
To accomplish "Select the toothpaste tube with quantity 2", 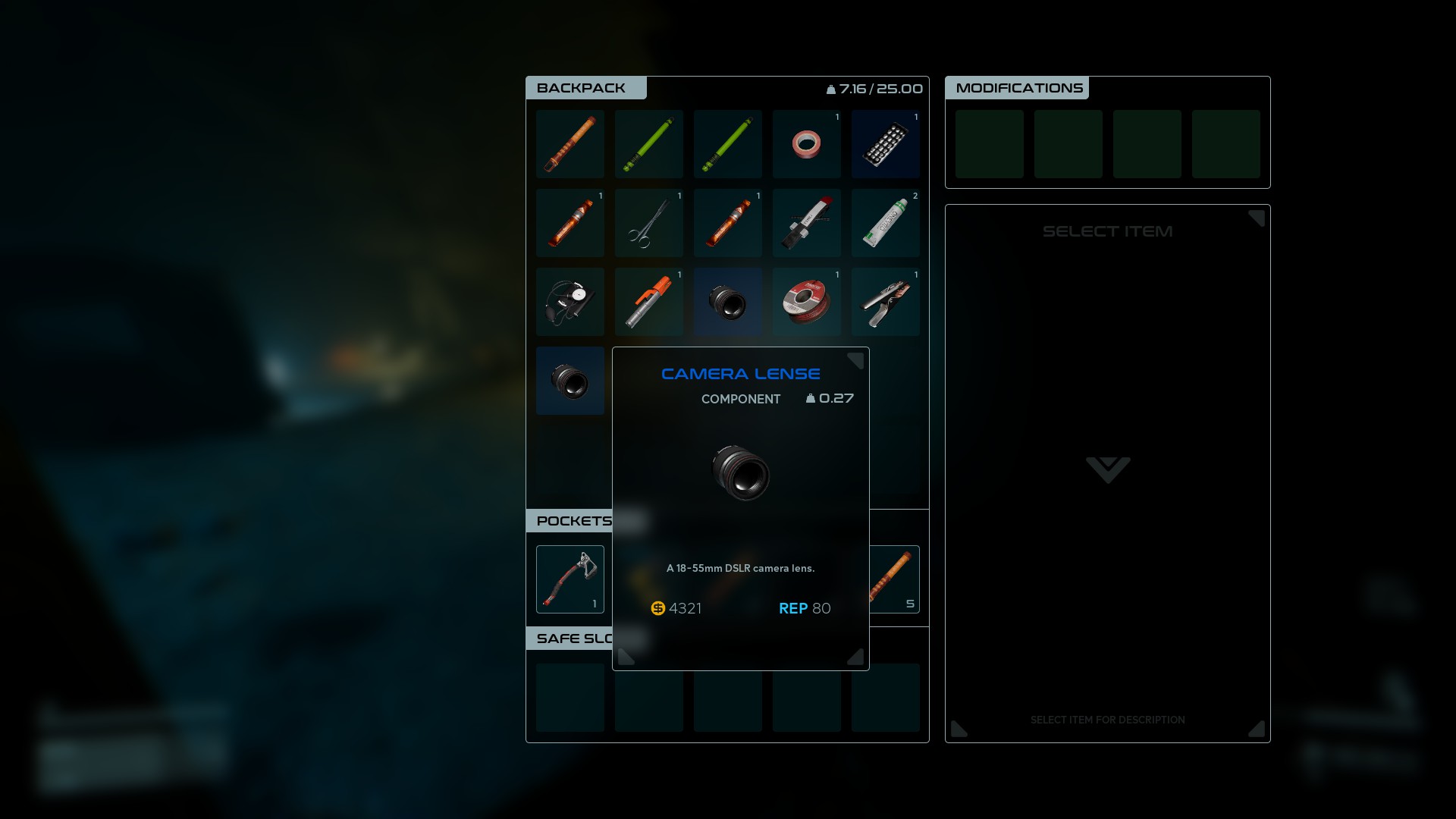I will click(x=886, y=223).
